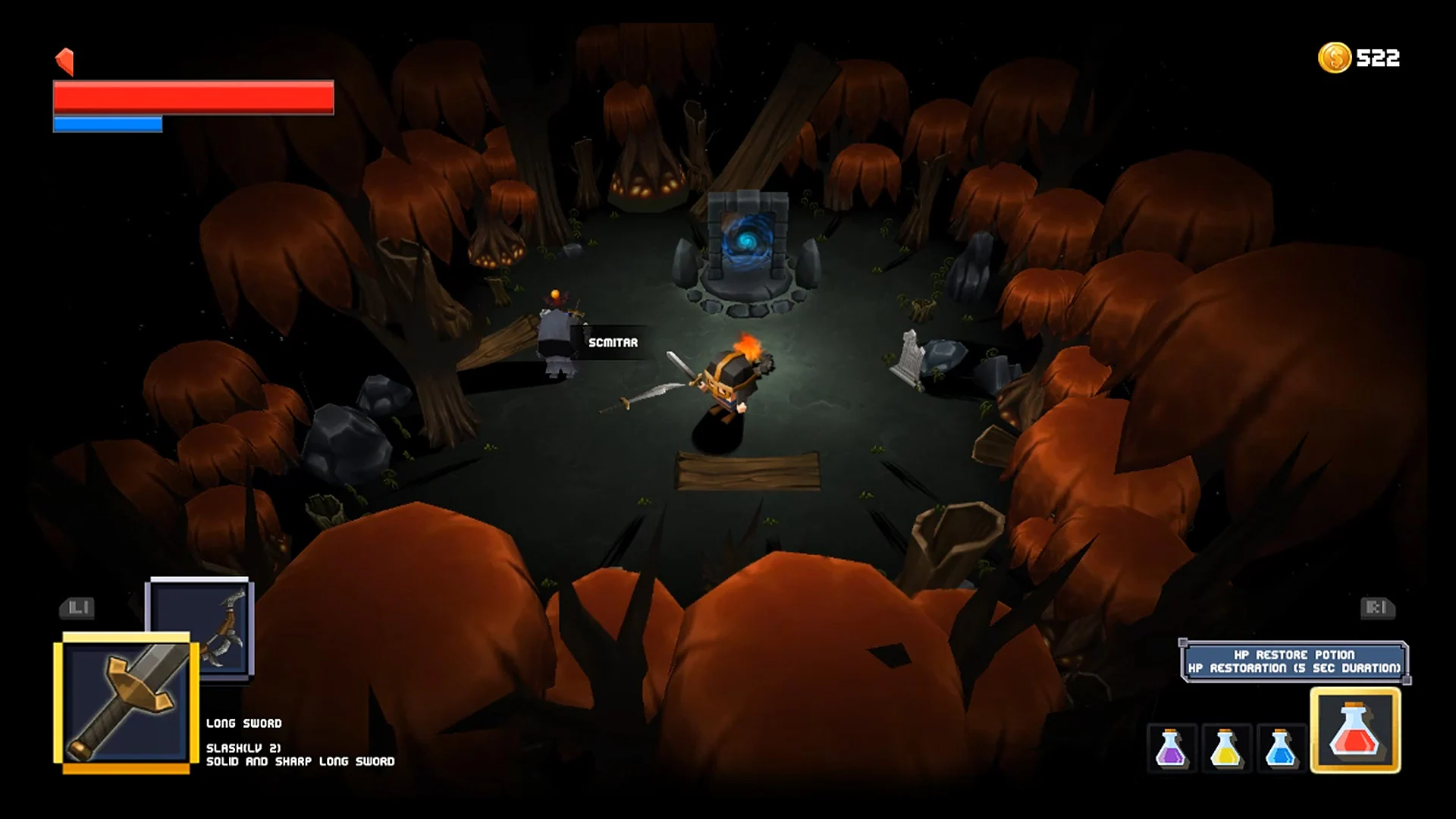Click the red health bar

click(192, 99)
